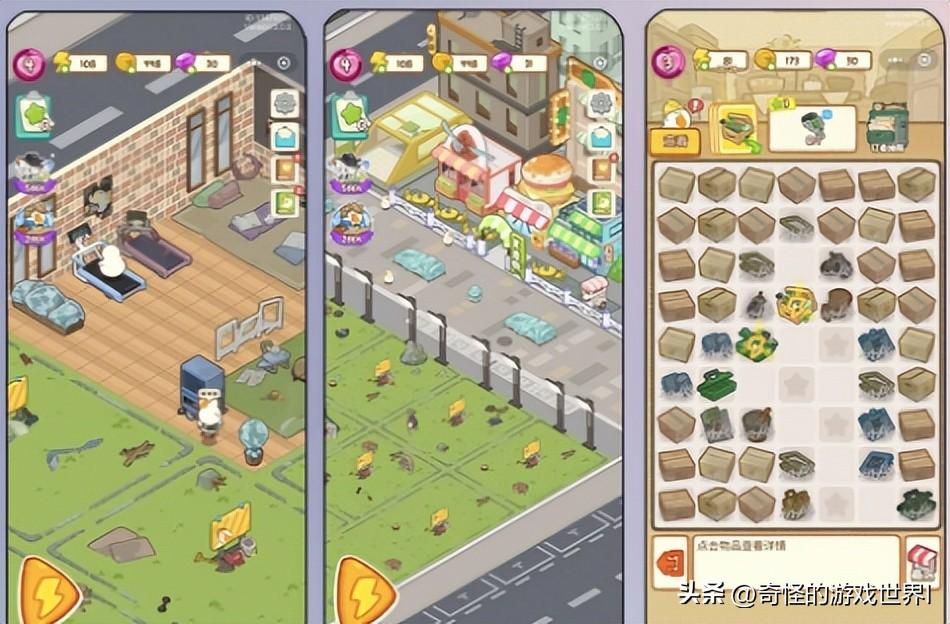This screenshot has width=950, height=624.
Task: Select the sparkling green crate item on the board
Action: [756, 343]
